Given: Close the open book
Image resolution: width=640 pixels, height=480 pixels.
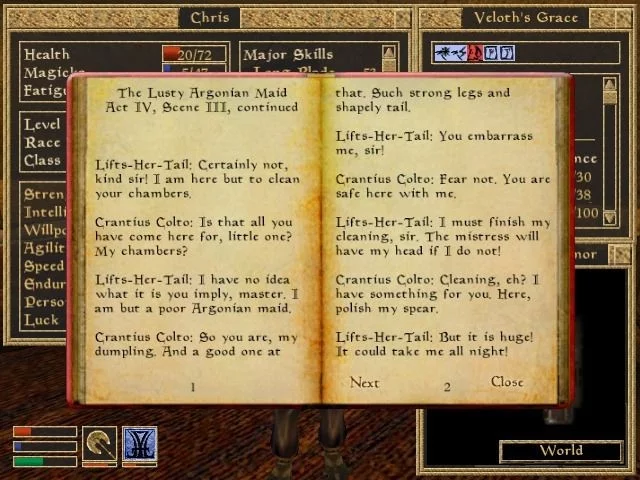Looking at the screenshot, I should 507,382.
